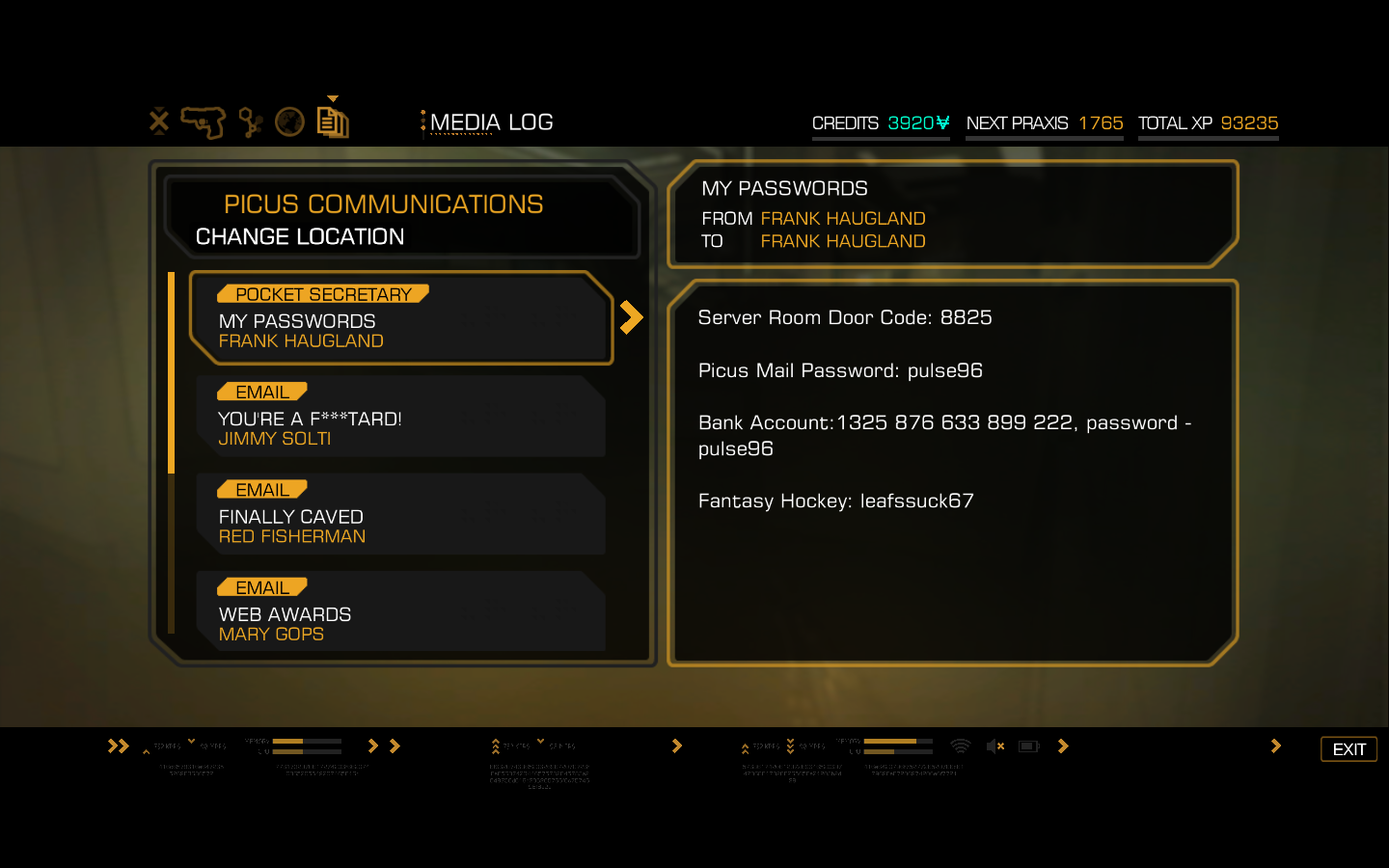Click the X mission icon tab
This screenshot has height=868, width=1389.
pos(159,122)
